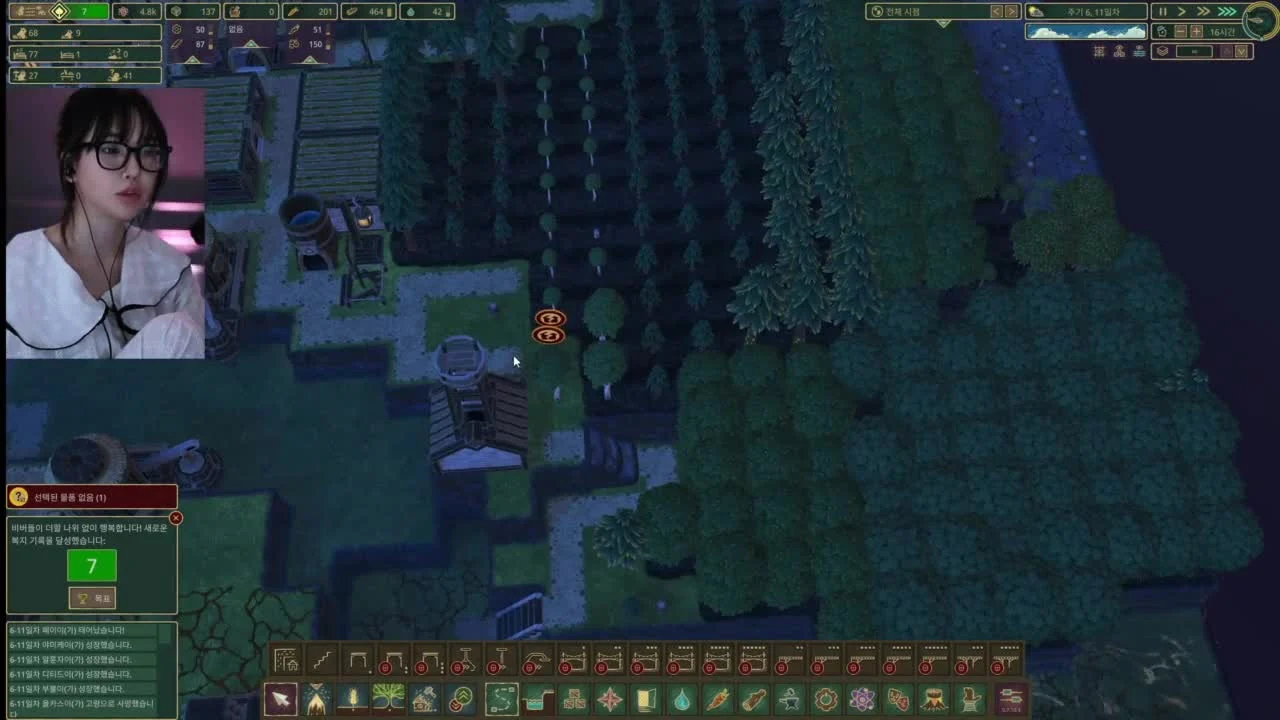Open the unselected goods alert banner
The height and width of the screenshot is (720, 1280).
click(92, 497)
